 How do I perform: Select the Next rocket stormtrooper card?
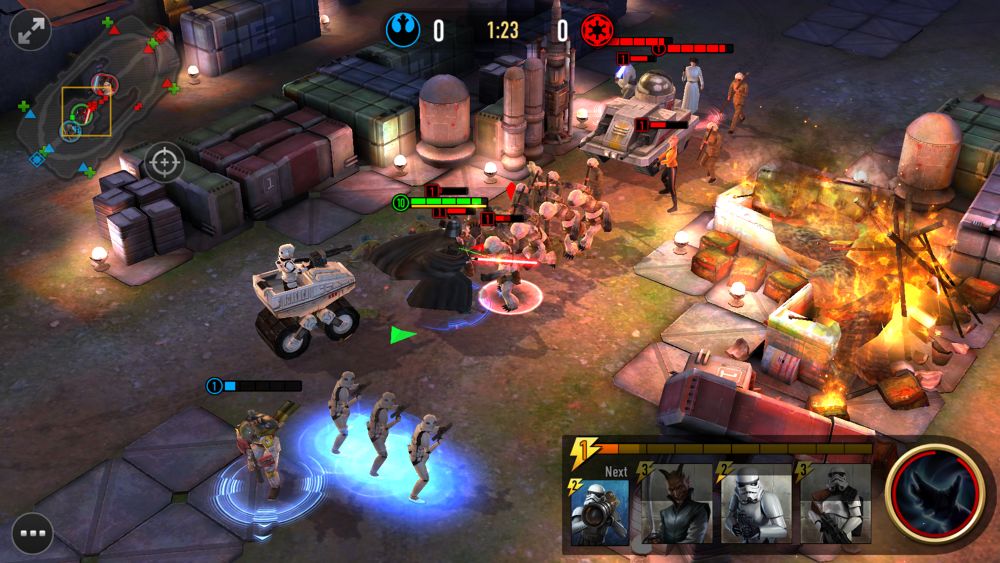pyautogui.click(x=600, y=507)
